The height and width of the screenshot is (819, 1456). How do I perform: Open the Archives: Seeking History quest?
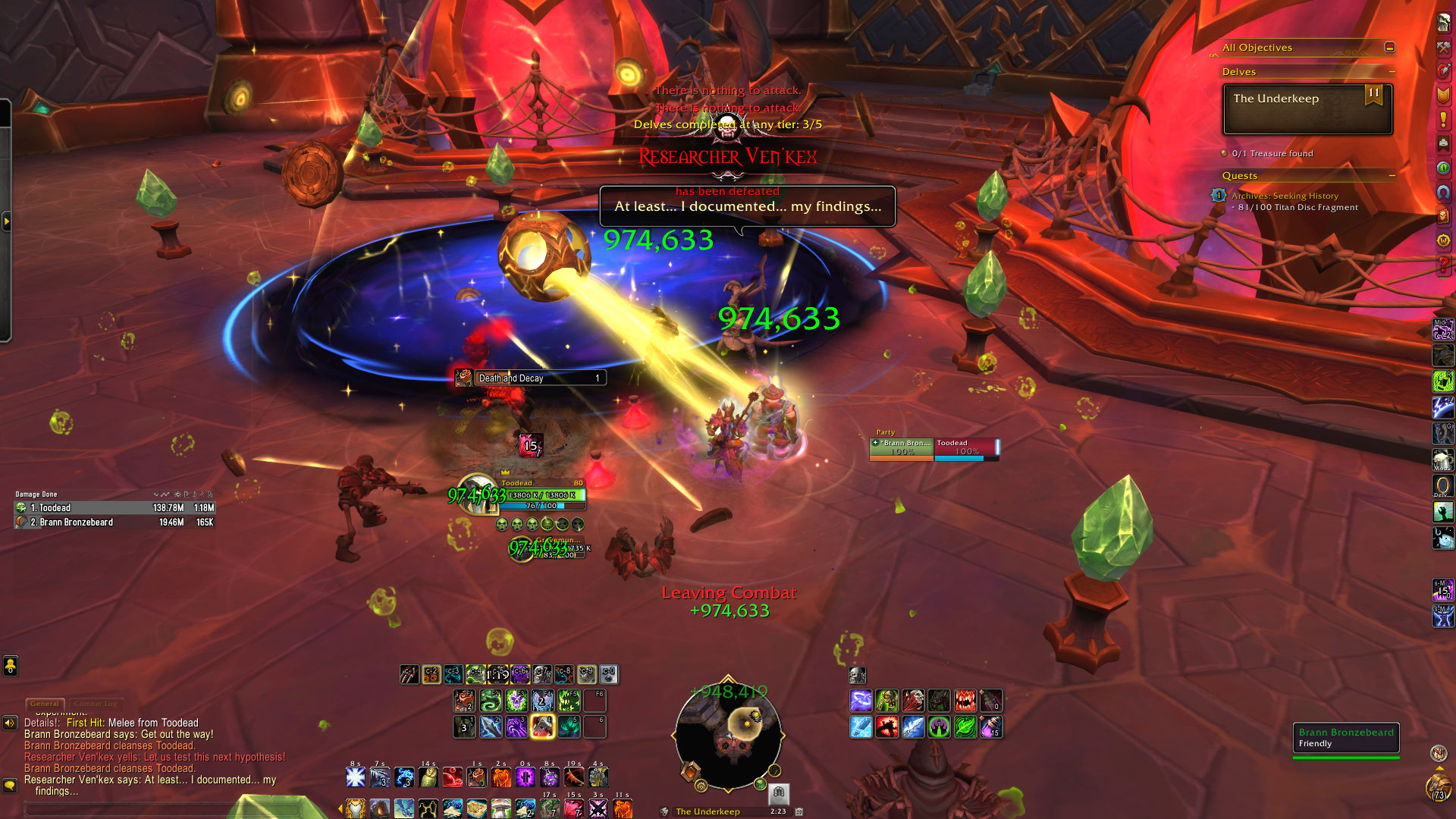point(1285,196)
